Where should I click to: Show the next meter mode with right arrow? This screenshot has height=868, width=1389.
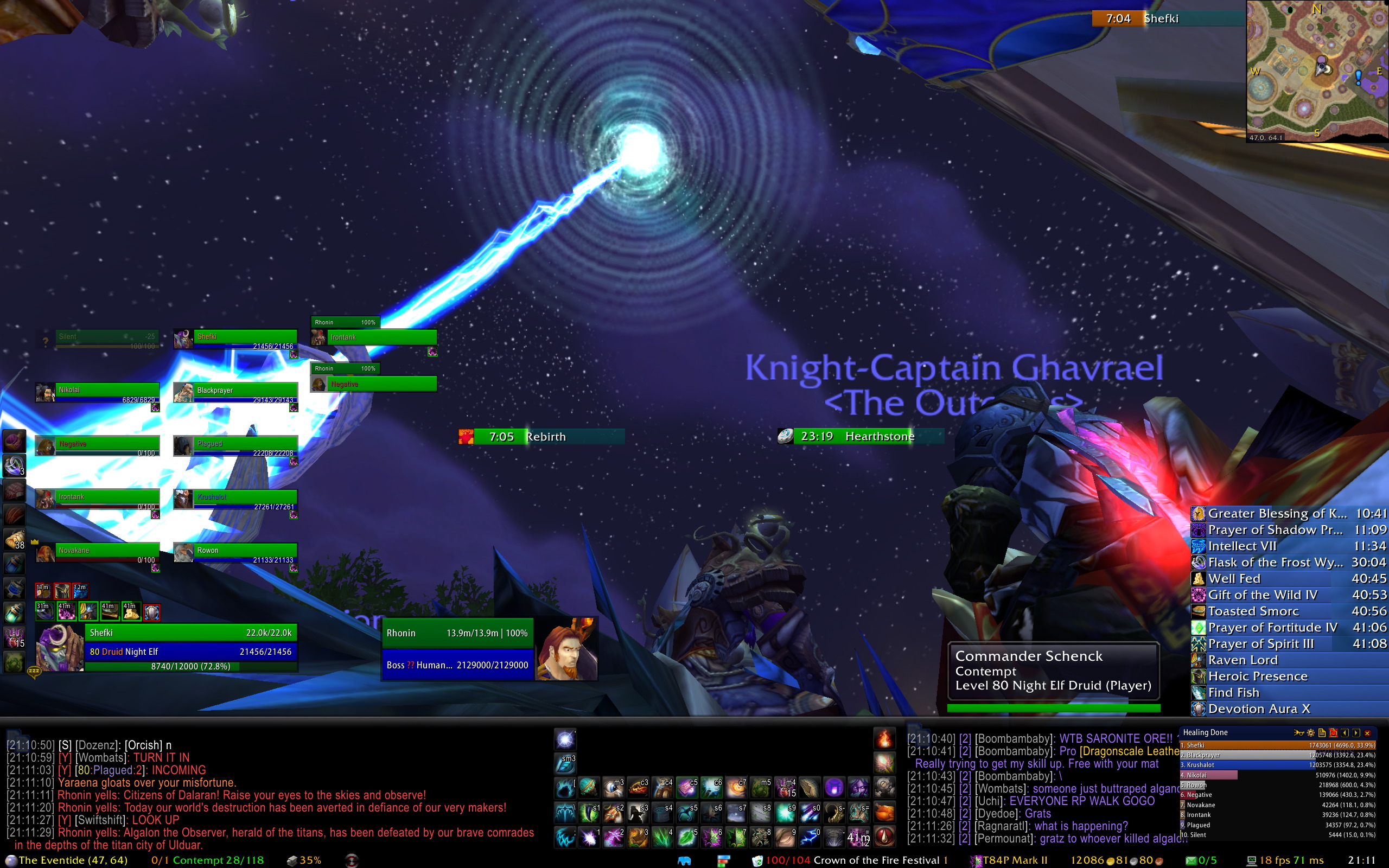click(x=1356, y=732)
